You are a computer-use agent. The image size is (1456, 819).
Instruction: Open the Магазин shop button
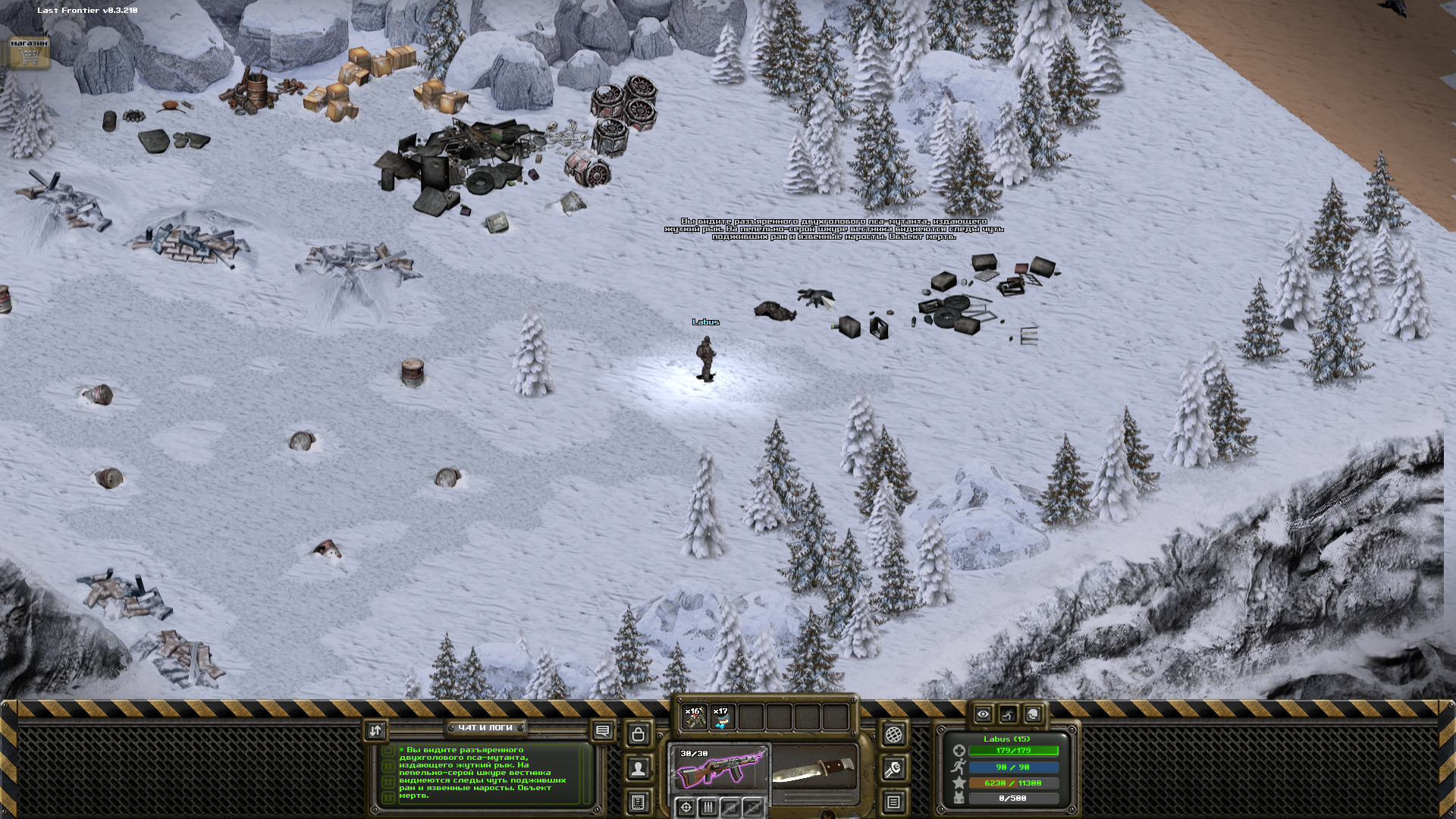(x=29, y=52)
